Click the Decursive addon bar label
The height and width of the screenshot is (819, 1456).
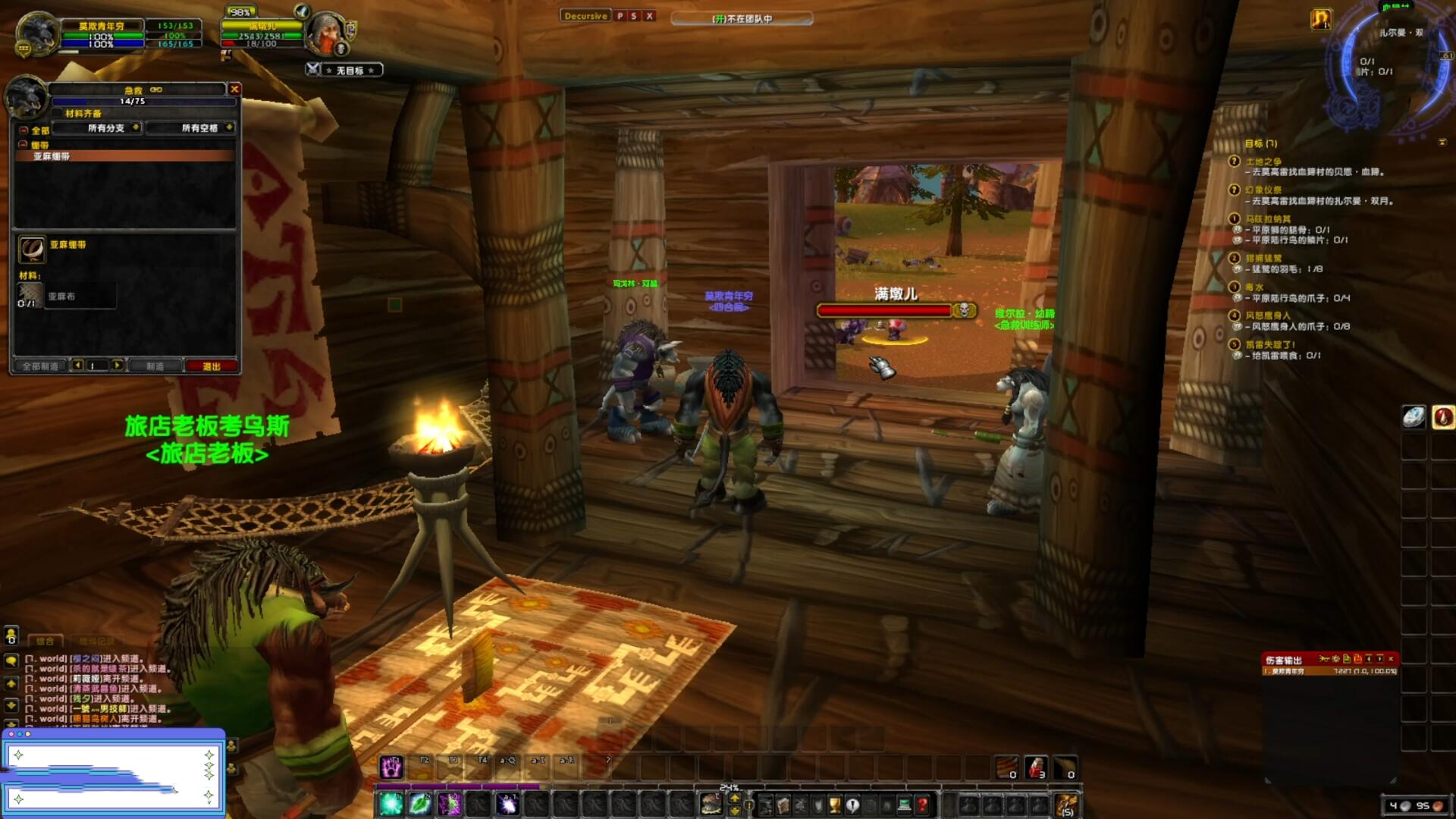[585, 16]
